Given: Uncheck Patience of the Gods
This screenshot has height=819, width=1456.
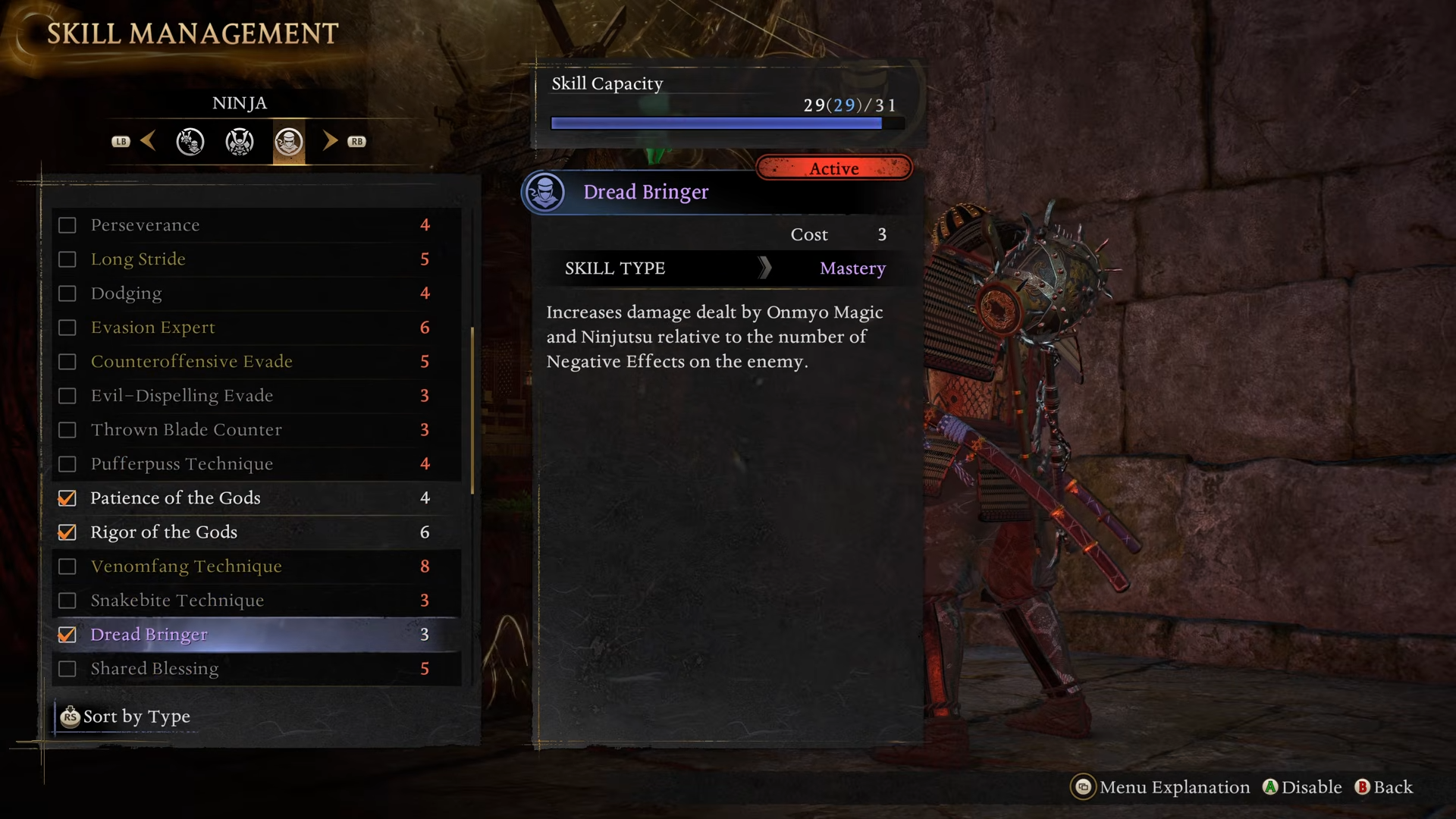Looking at the screenshot, I should pos(67,498).
